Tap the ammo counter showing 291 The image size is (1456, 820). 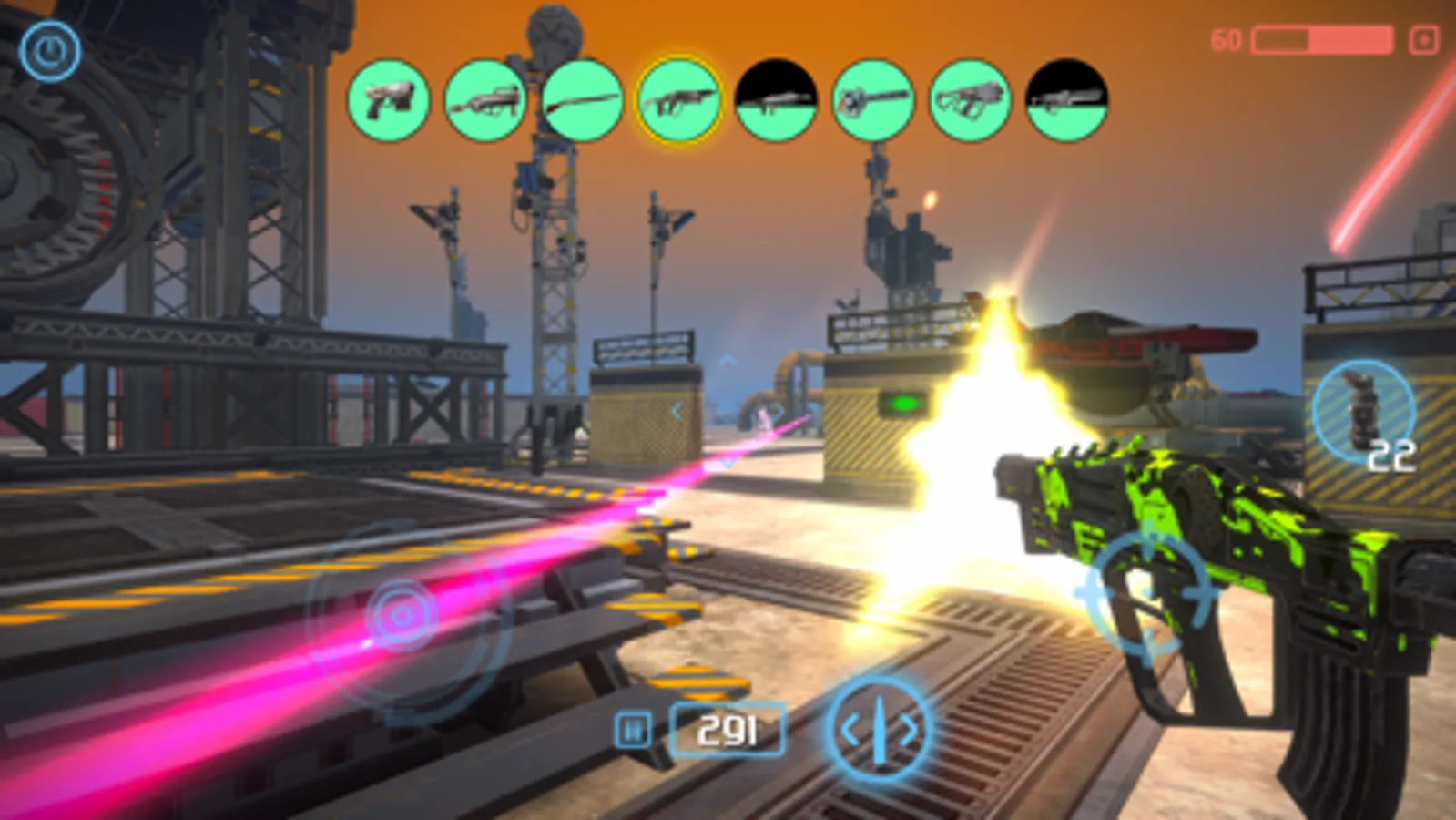pos(726,729)
